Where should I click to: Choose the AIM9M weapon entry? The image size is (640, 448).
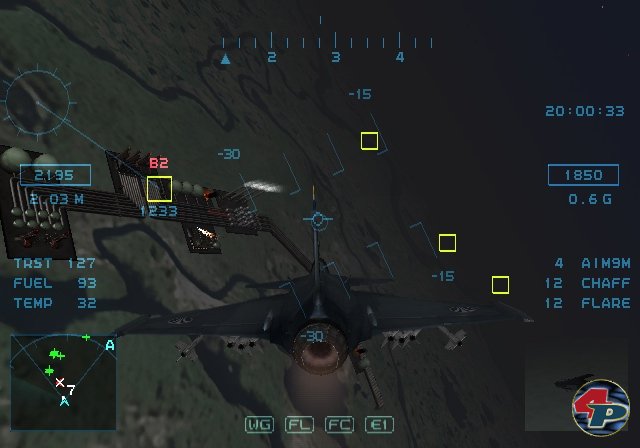pyautogui.click(x=592, y=263)
